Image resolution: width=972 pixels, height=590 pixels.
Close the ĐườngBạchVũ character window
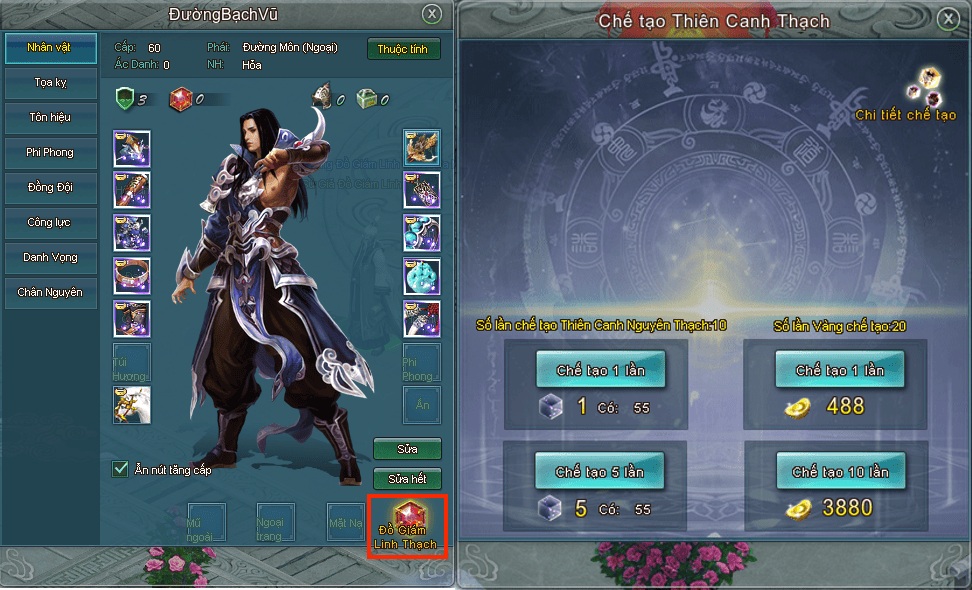[x=431, y=14]
